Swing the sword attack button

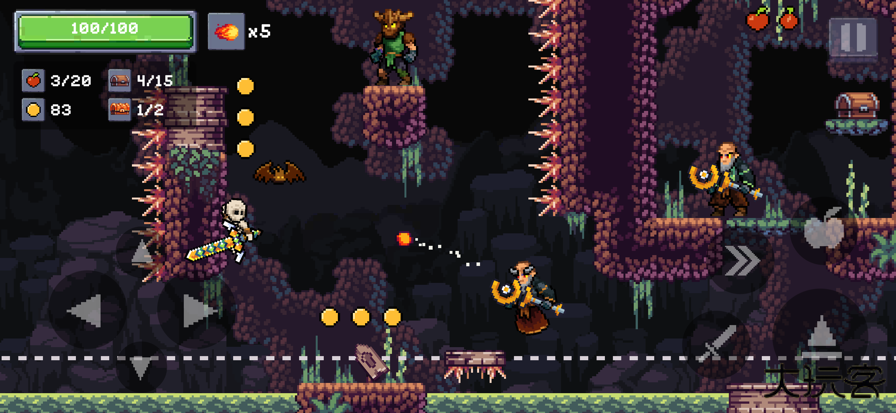point(716,341)
